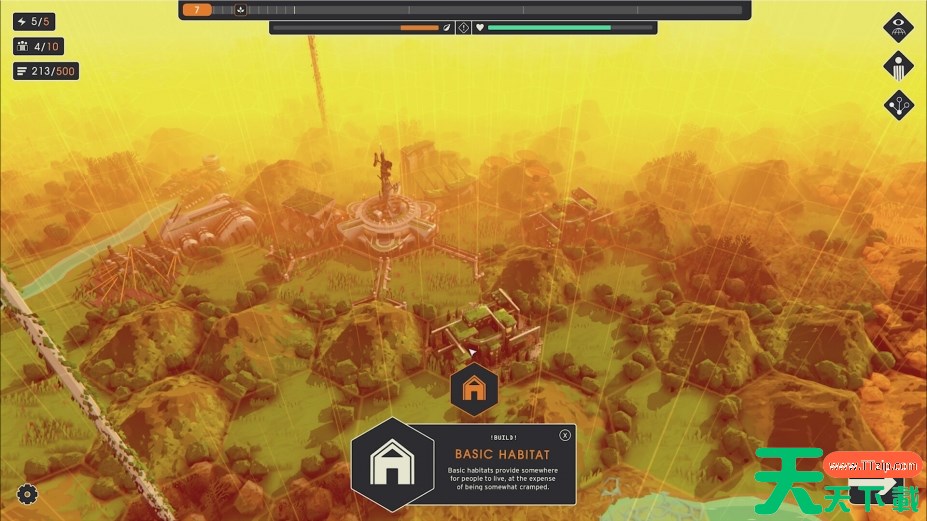Screen dimensions: 927x521
Task: Select the orange habitat build hexagon
Action: click(474, 389)
